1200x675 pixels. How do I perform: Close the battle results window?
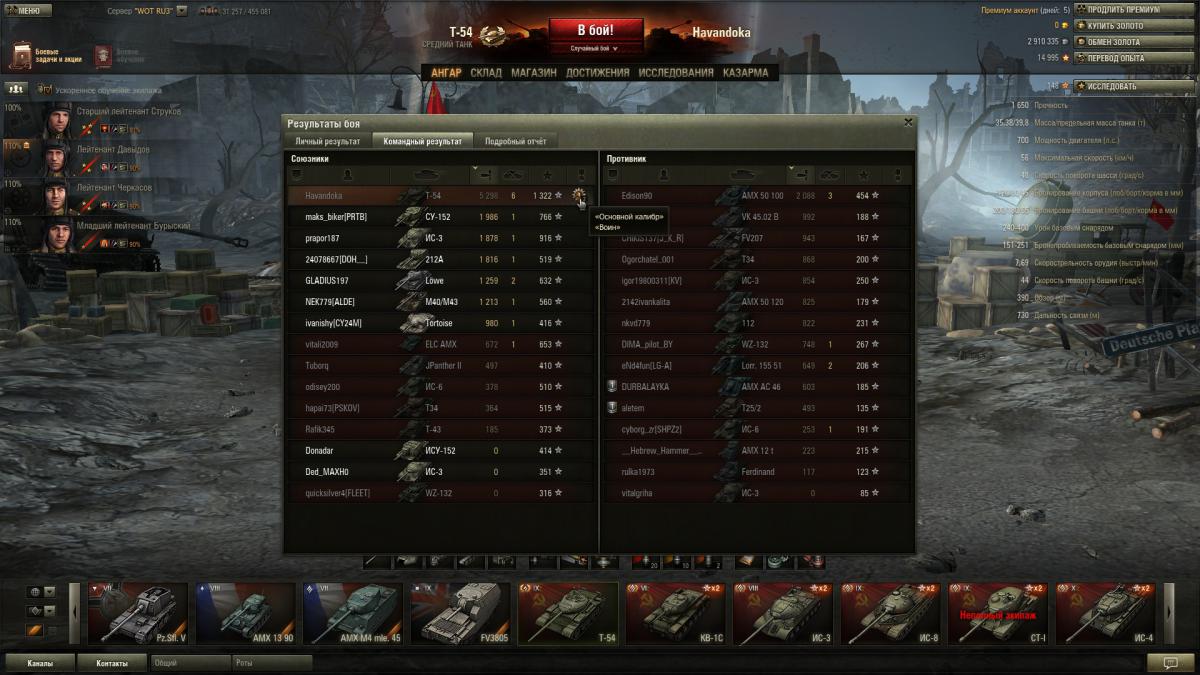click(908, 122)
